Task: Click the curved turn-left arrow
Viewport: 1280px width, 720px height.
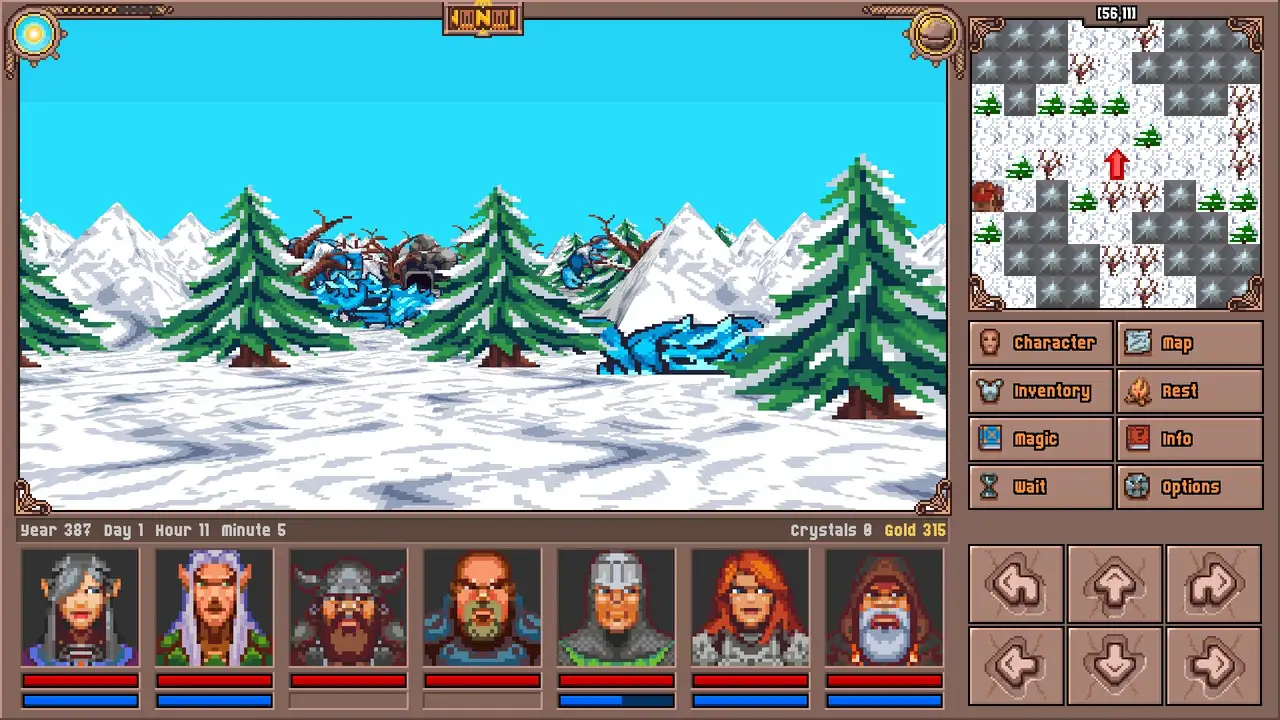Action: (1017, 584)
